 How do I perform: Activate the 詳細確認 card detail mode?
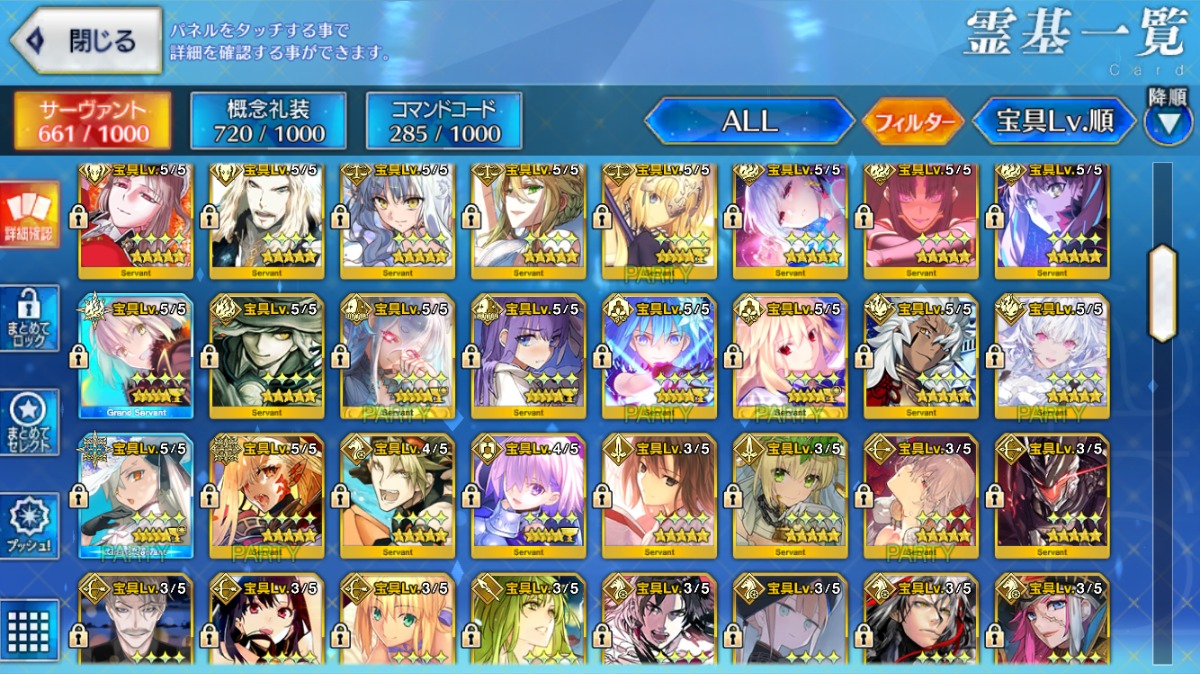30,215
